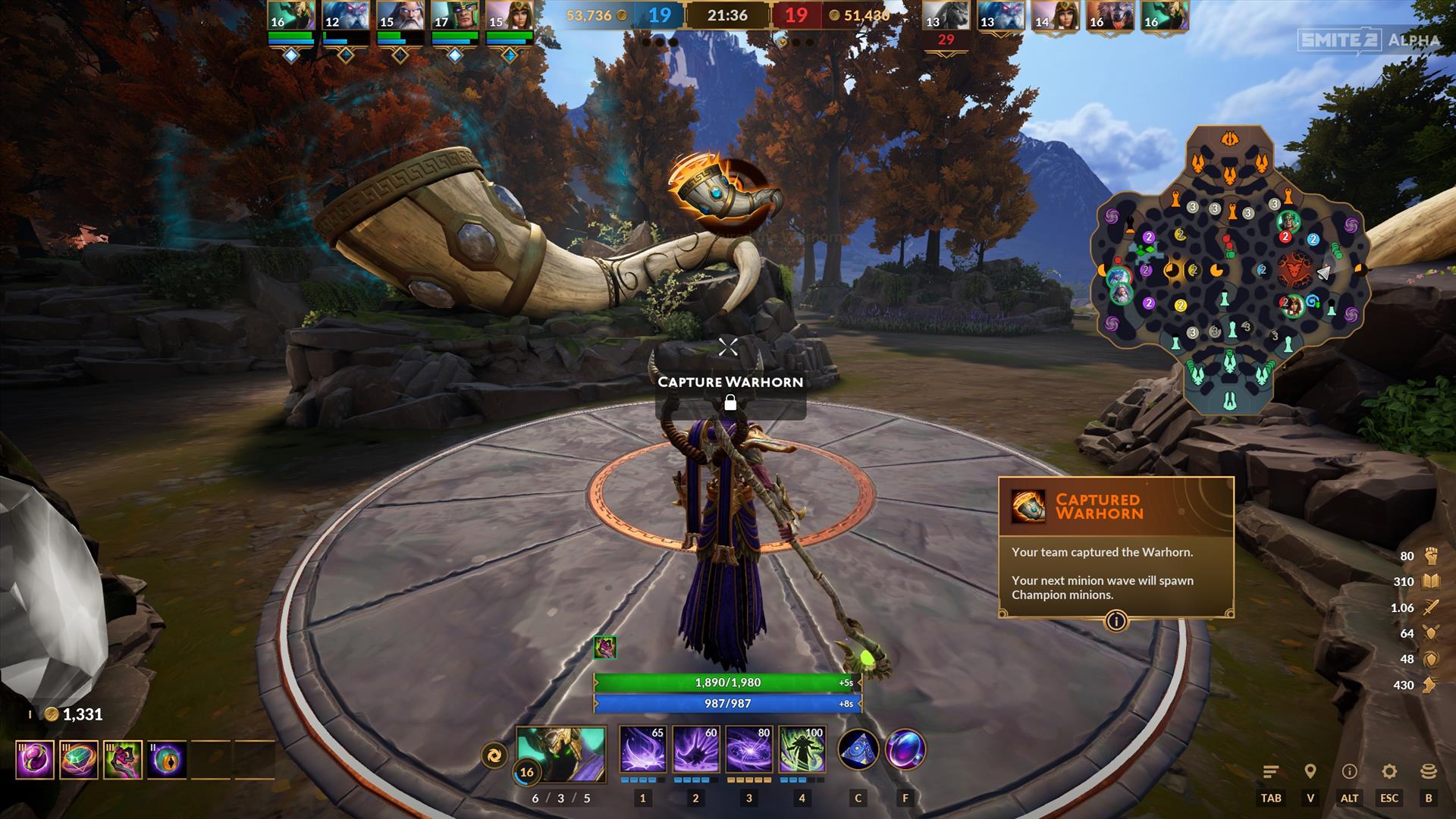The height and width of the screenshot is (819, 1456).
Task: Open the gear settings menu
Action: 1389,772
